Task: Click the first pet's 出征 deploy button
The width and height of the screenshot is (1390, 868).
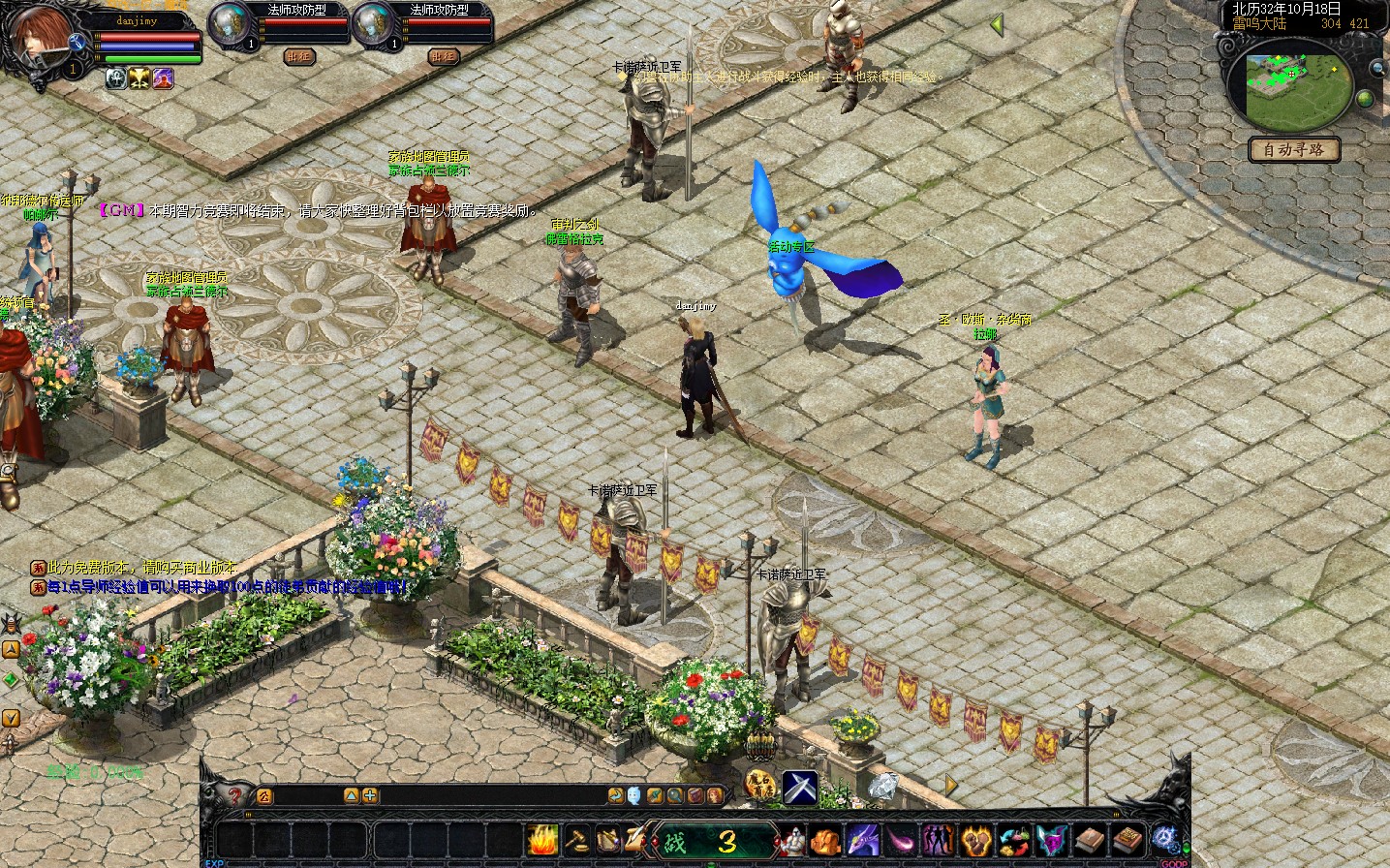Action: [299, 56]
